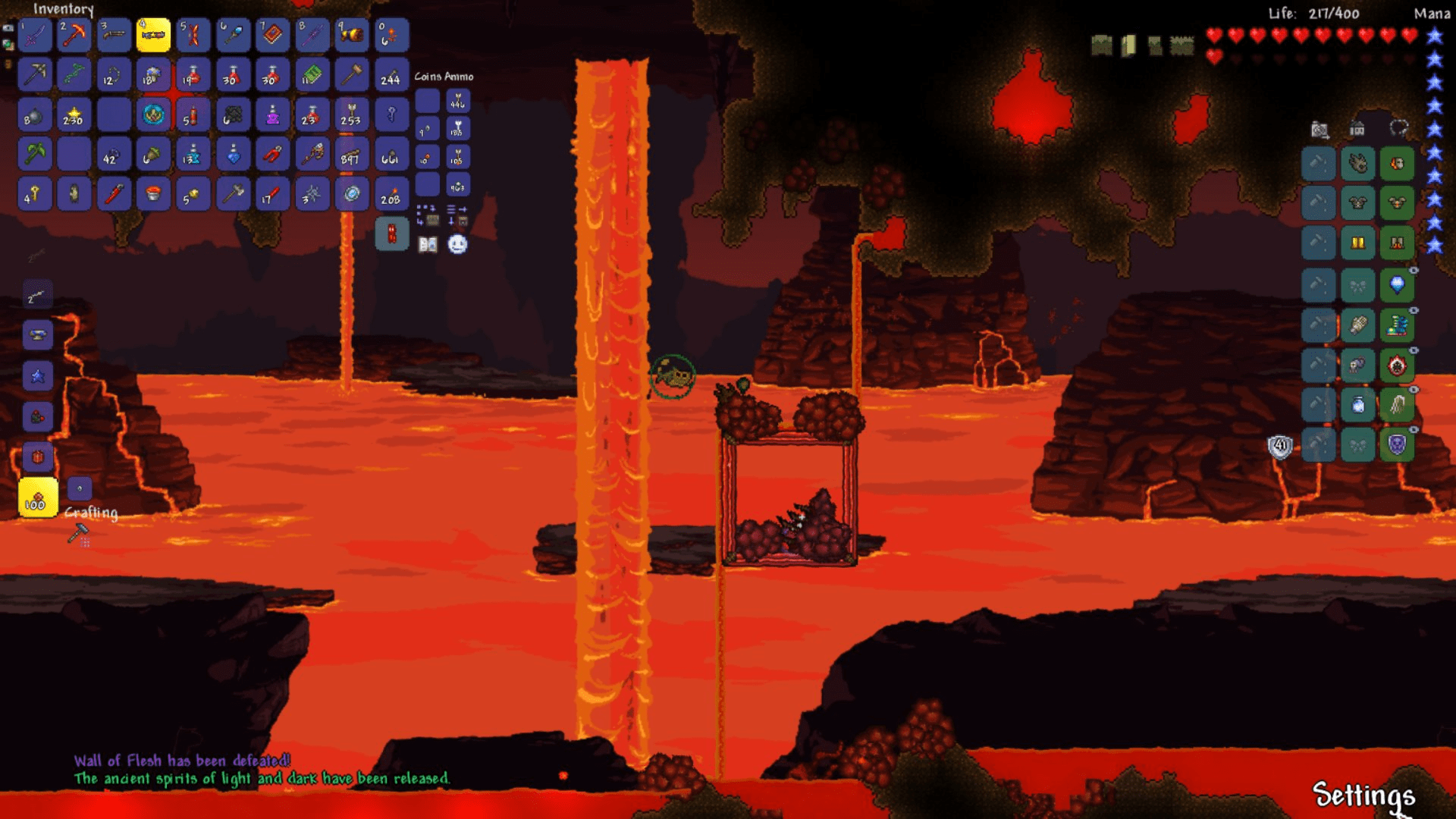This screenshot has height=819, width=1456.
Task: Toggle visibility of the blue diamond accessory
Action: click(1413, 268)
